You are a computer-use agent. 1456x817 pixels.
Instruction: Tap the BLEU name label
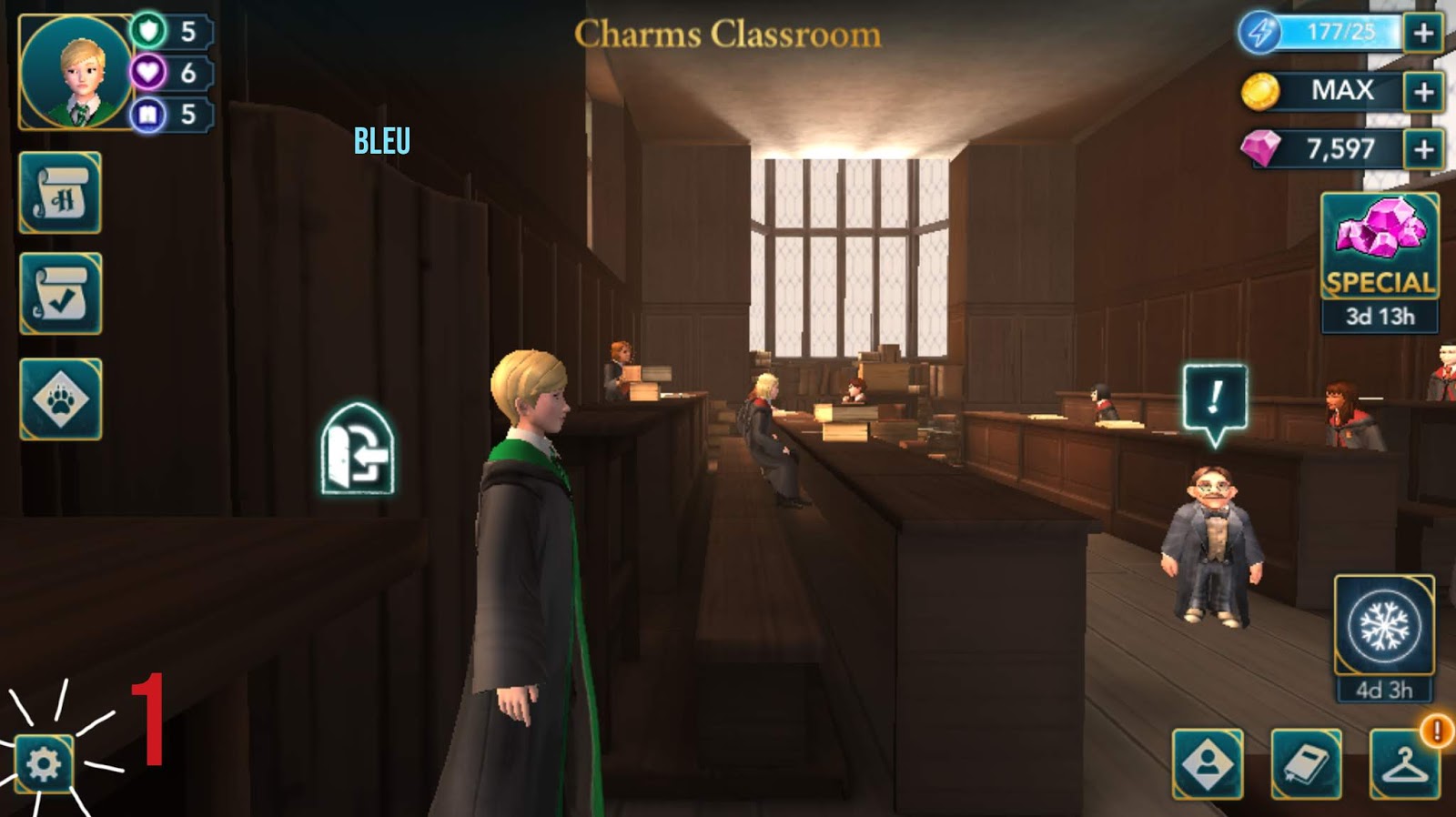pos(381,141)
